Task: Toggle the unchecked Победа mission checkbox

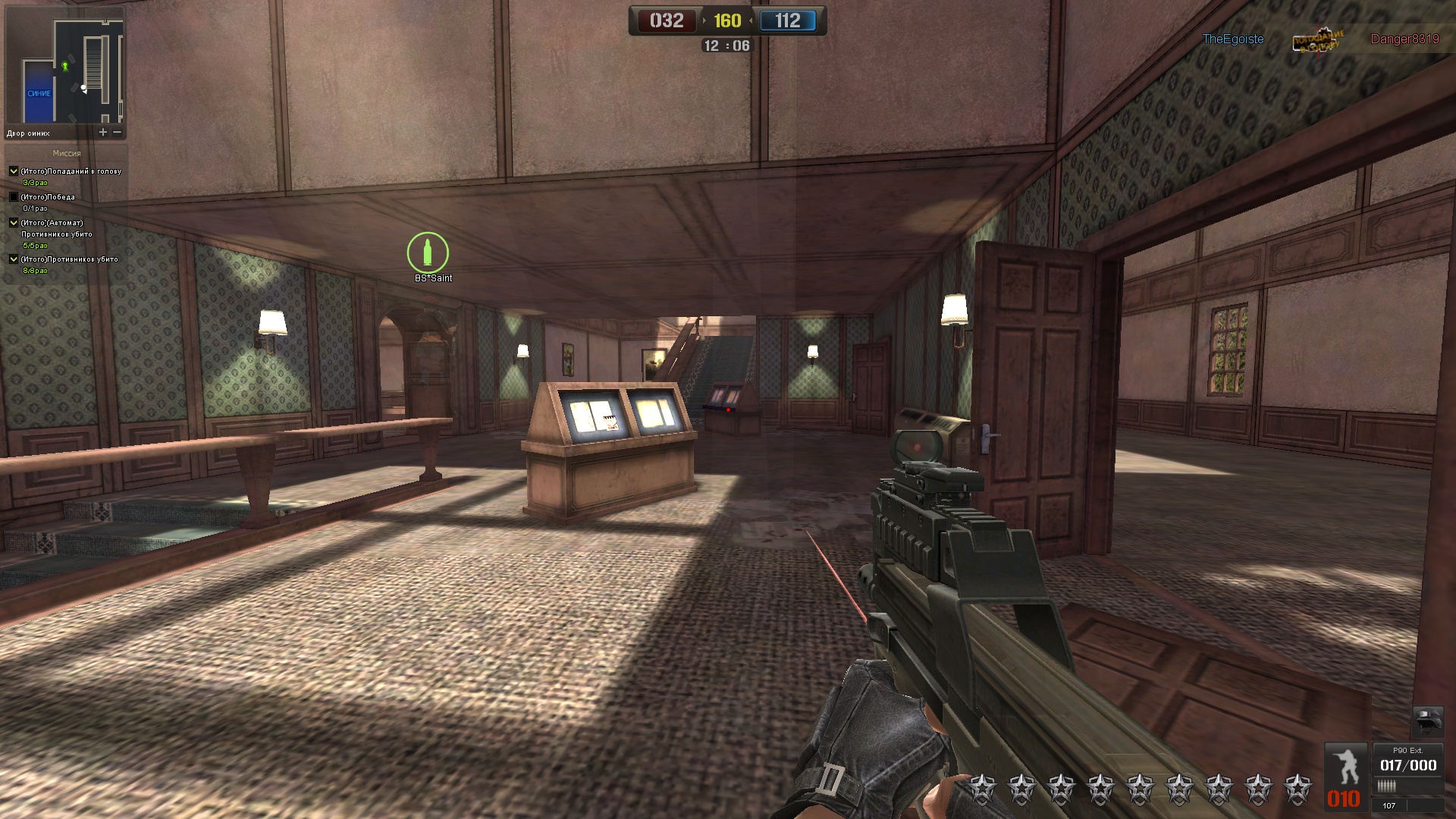Action: click(x=14, y=197)
